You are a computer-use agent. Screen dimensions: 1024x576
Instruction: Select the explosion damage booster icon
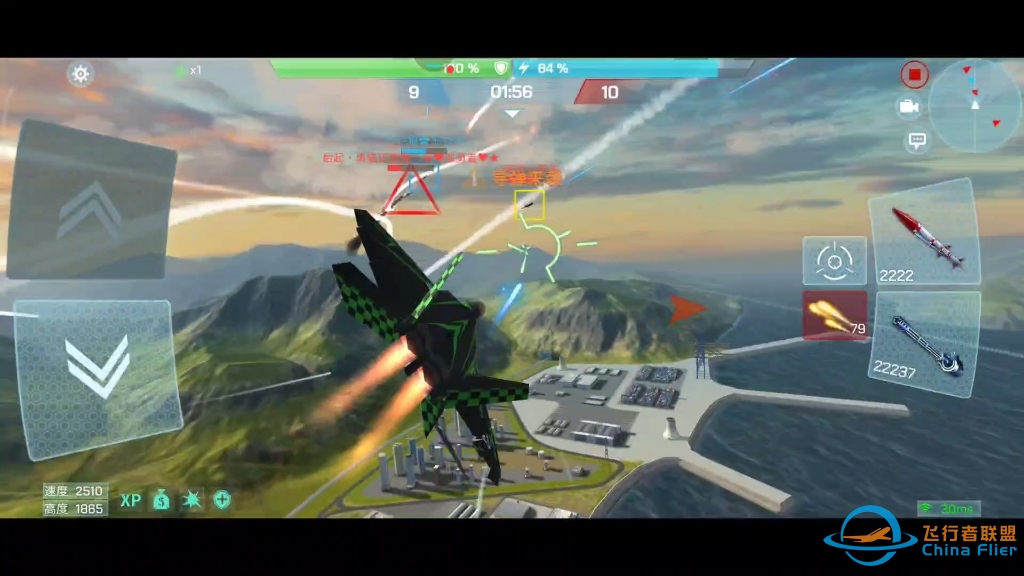pos(192,500)
